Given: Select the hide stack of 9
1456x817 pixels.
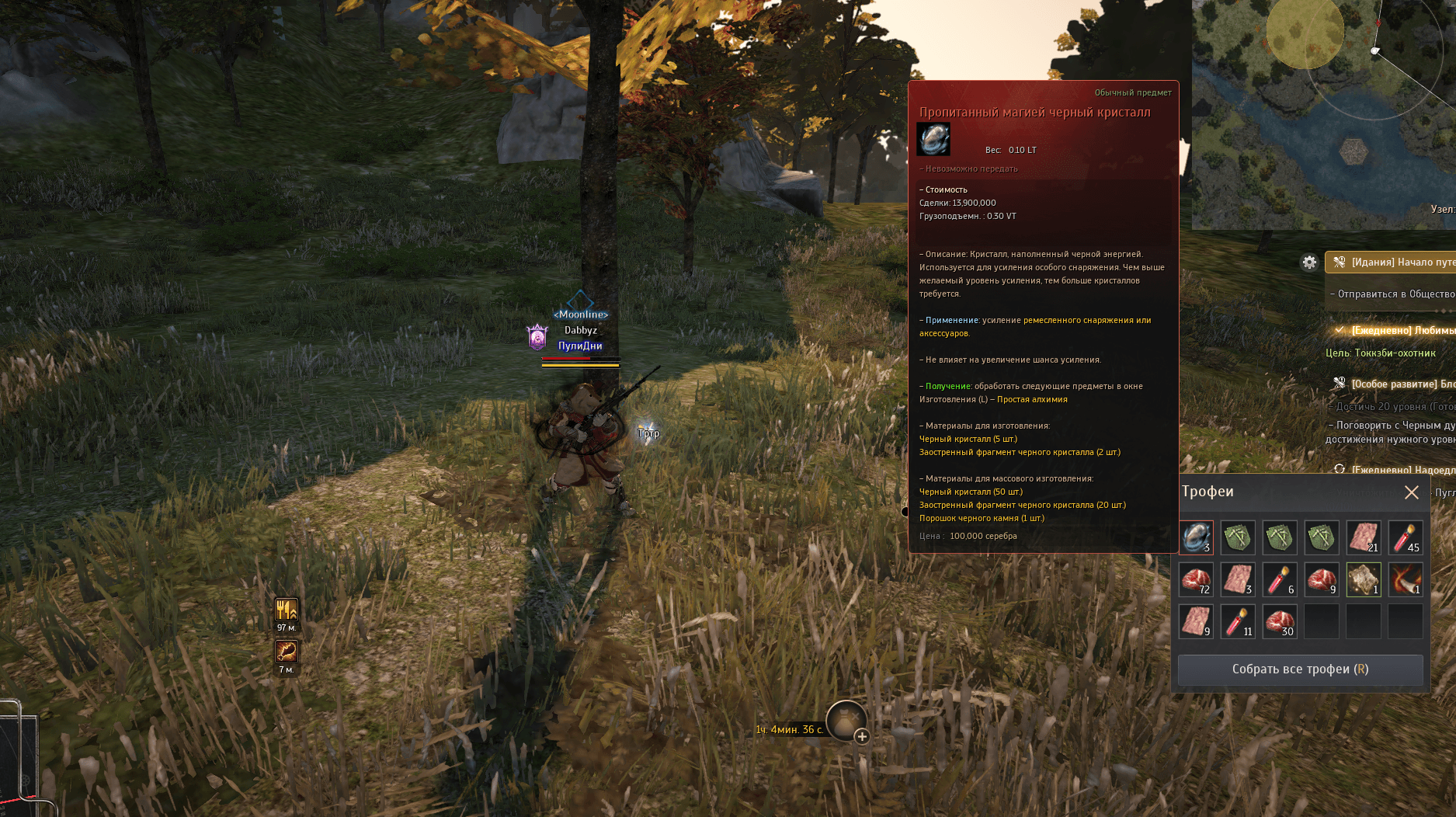Looking at the screenshot, I should pos(1196,621).
